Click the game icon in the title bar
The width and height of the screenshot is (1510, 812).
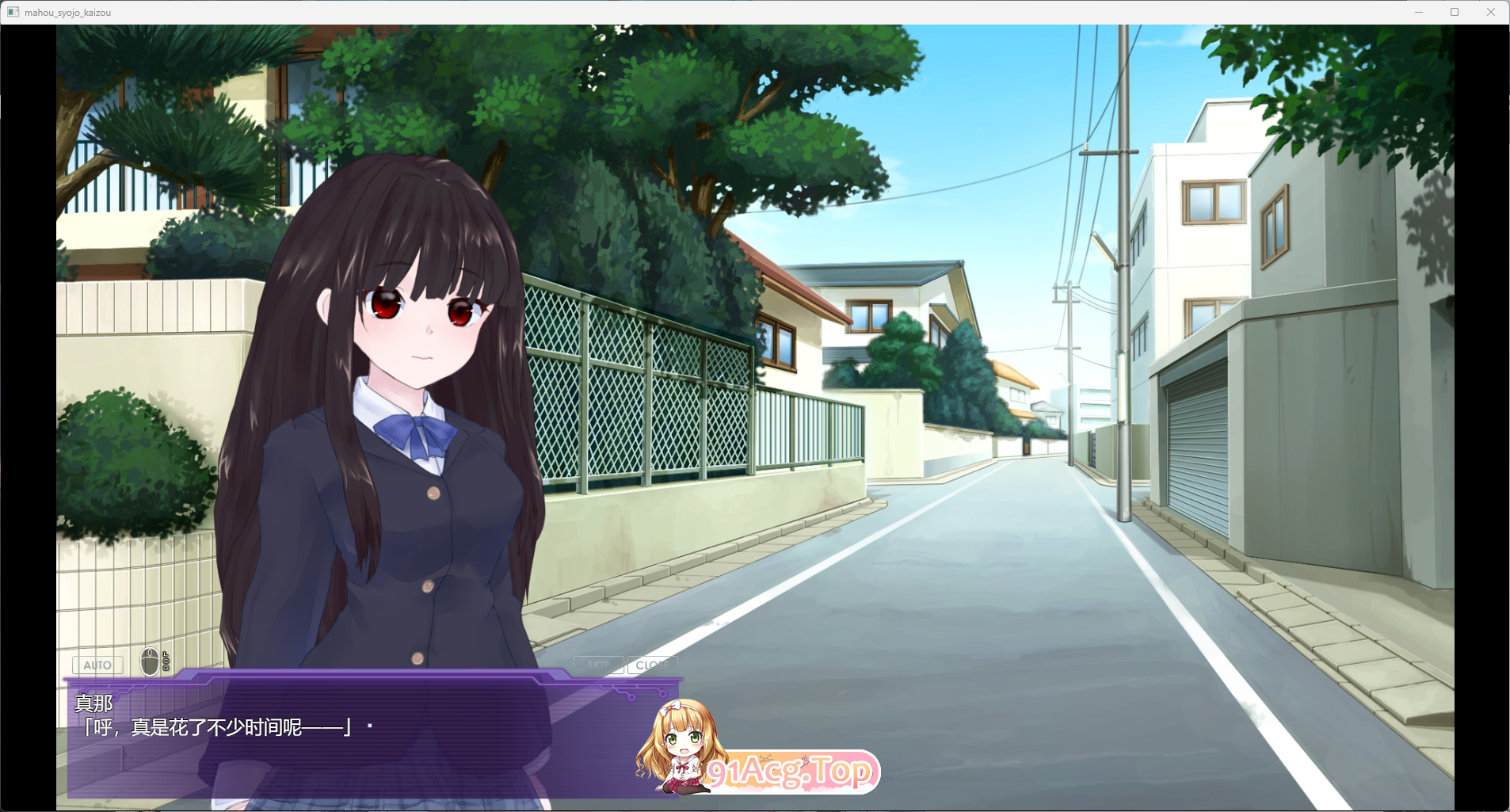(11, 11)
